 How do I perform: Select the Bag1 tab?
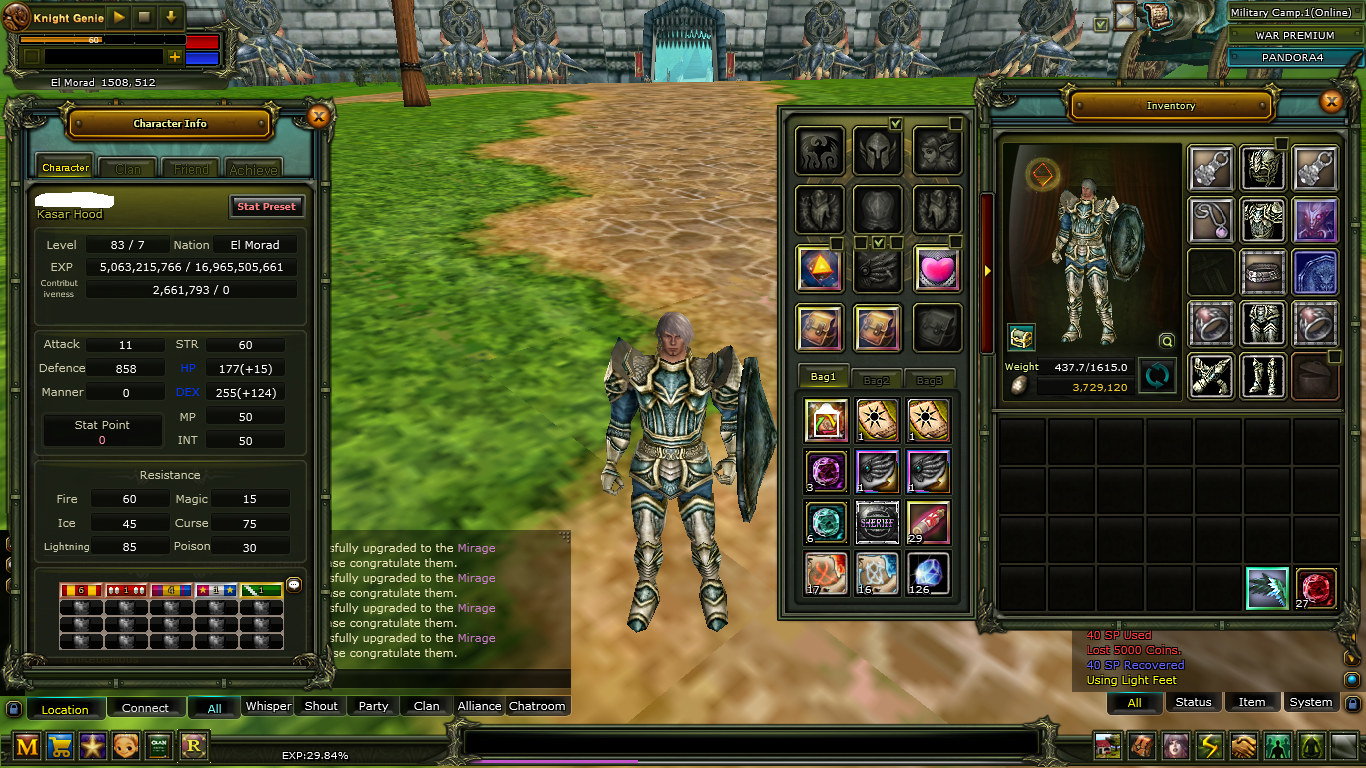tap(823, 378)
